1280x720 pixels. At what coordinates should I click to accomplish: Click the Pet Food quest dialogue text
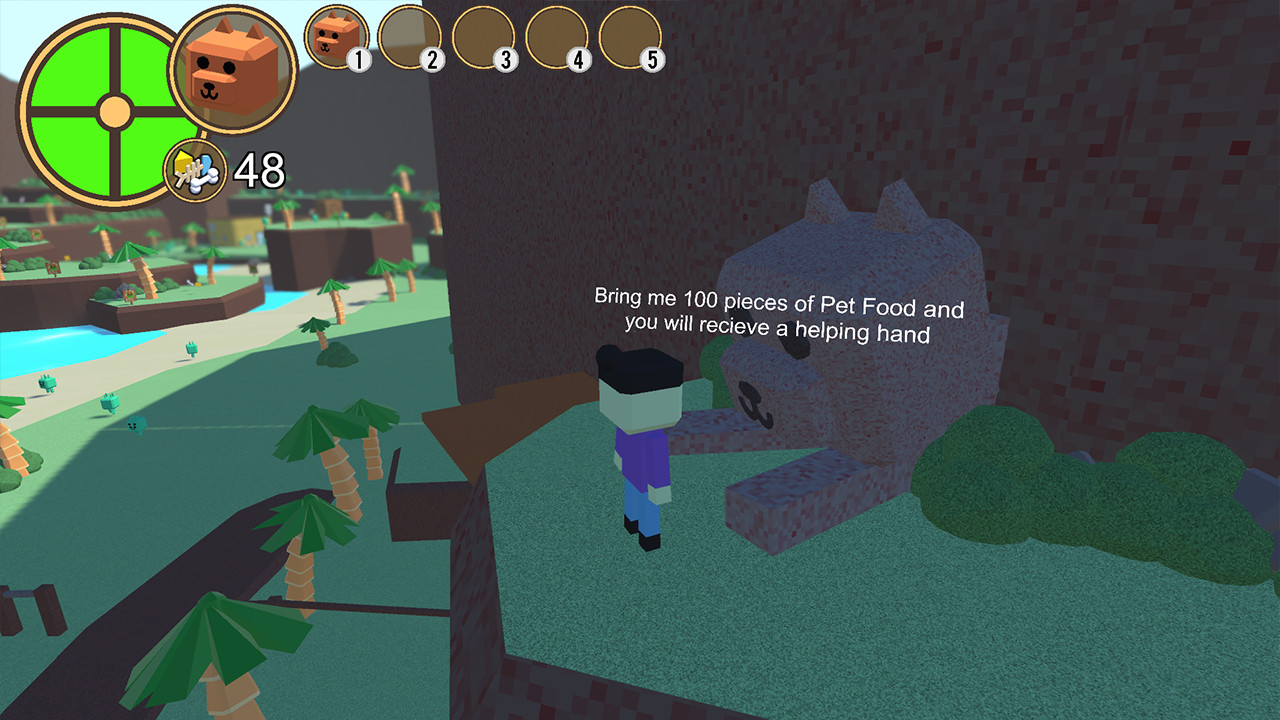[x=778, y=309]
